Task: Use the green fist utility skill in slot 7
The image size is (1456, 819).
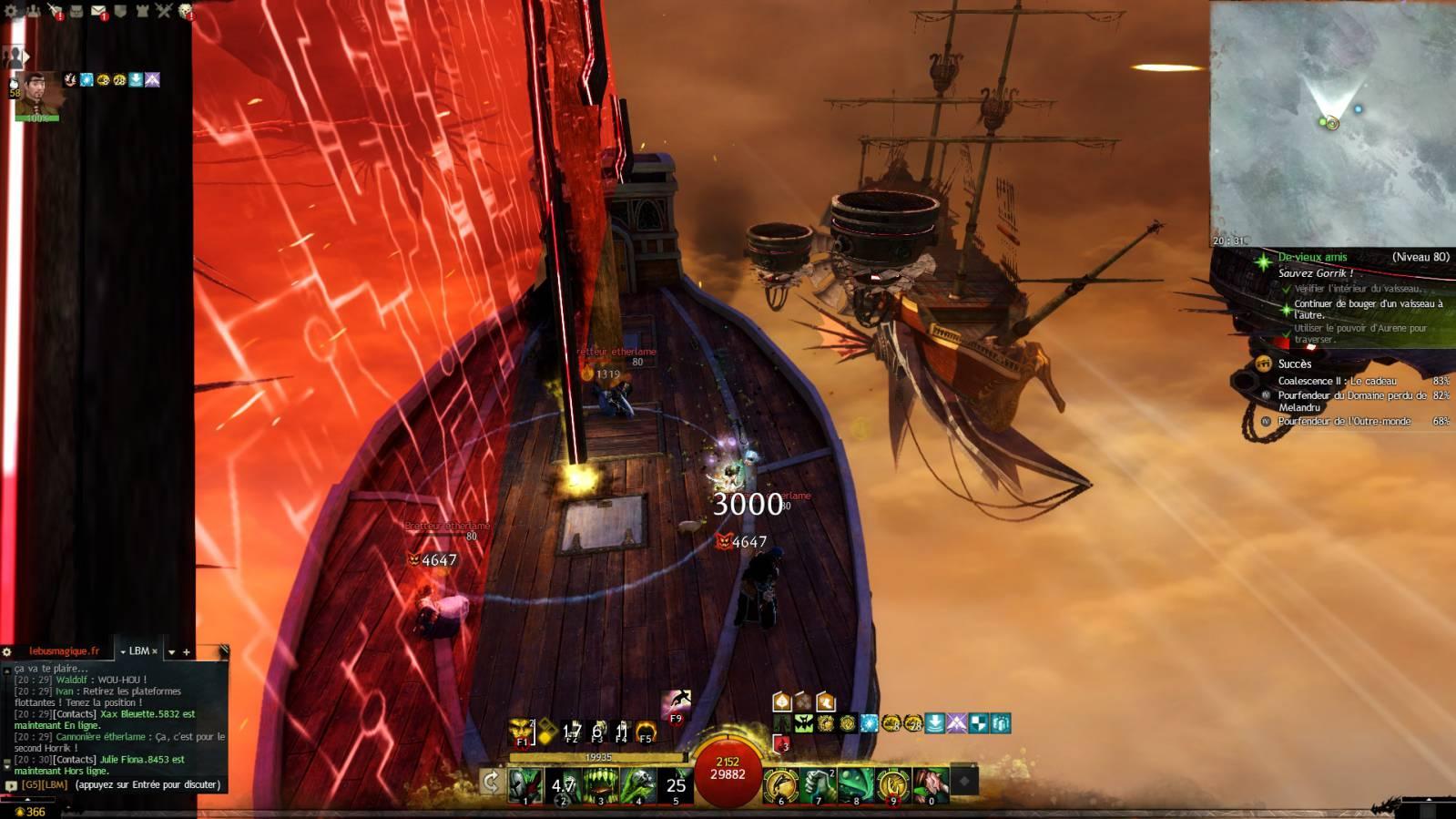Action: coord(819,784)
